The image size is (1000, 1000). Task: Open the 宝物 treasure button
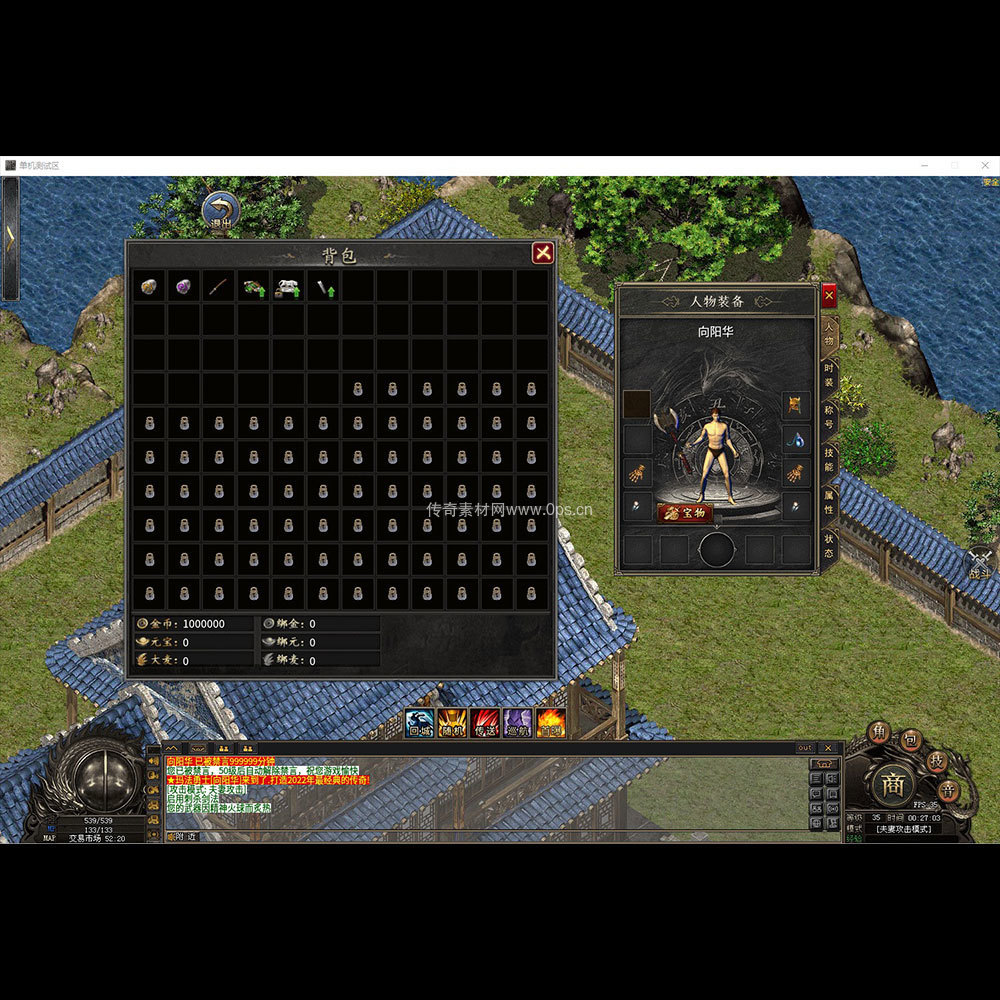tap(685, 513)
